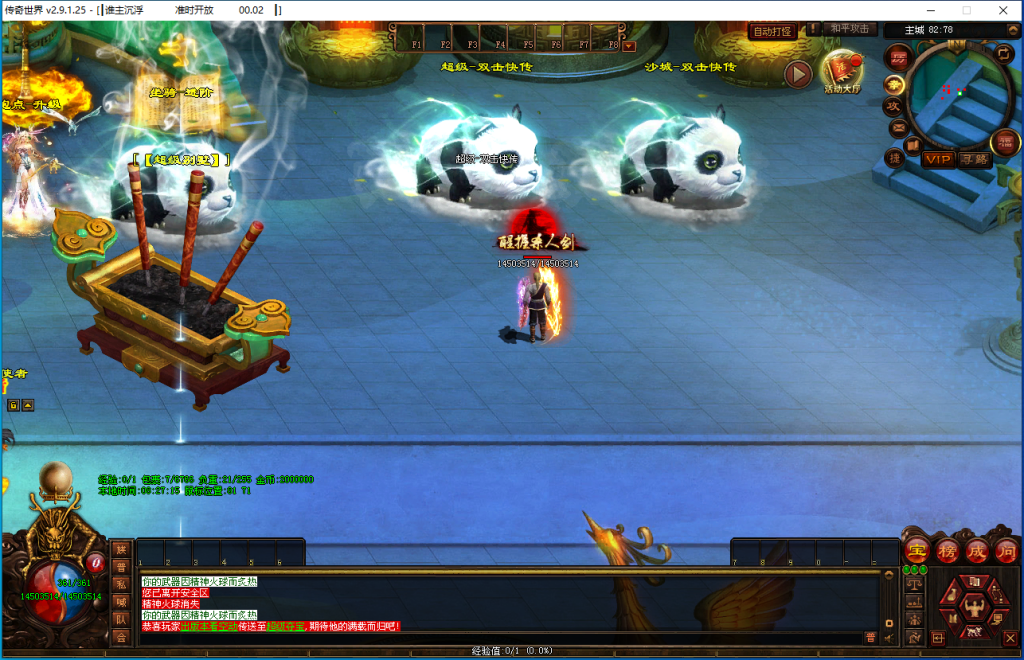Activate the 寻路 pathfinding button
The image size is (1024, 660).
click(x=973, y=159)
